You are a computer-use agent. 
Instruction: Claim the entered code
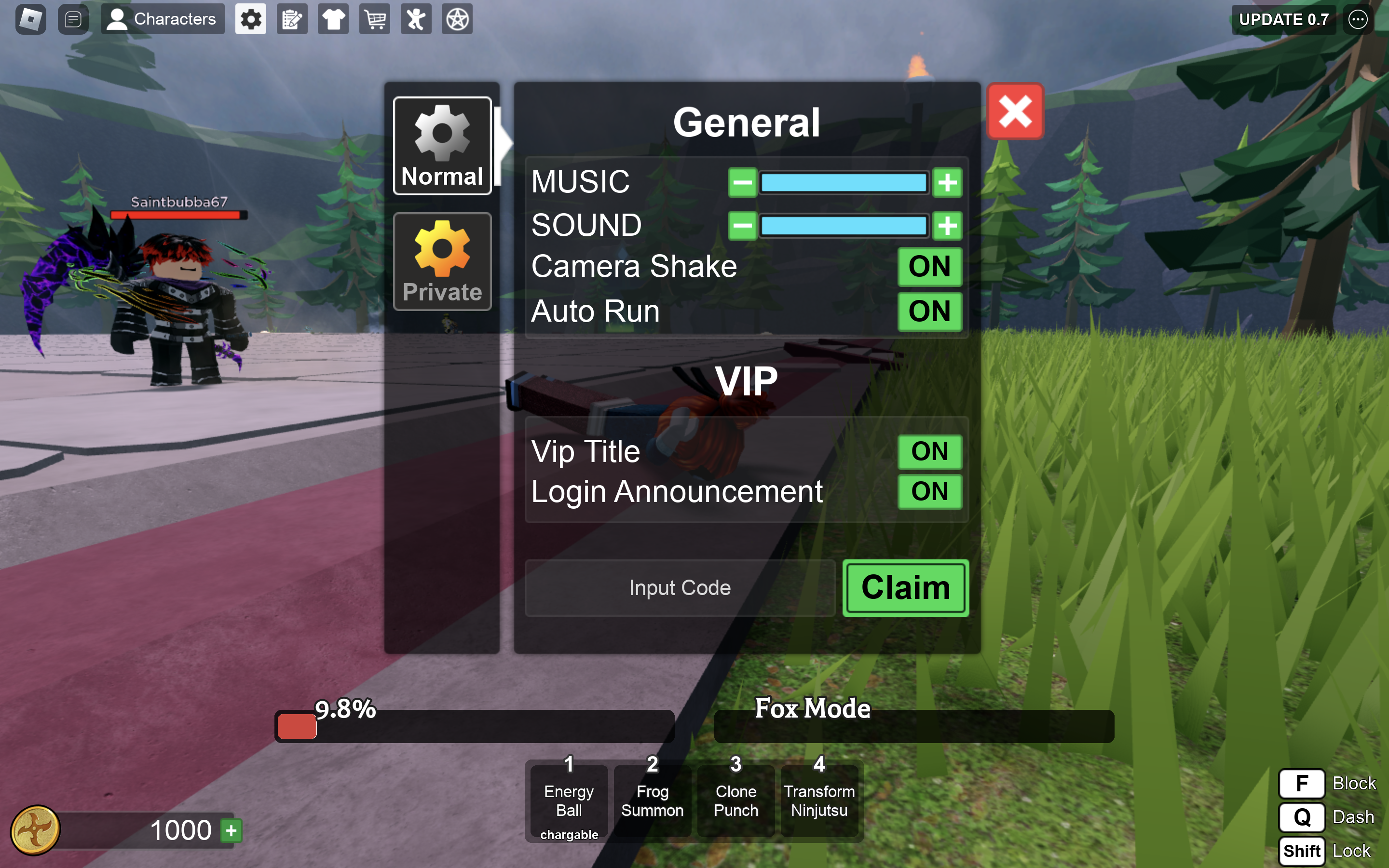(x=905, y=588)
